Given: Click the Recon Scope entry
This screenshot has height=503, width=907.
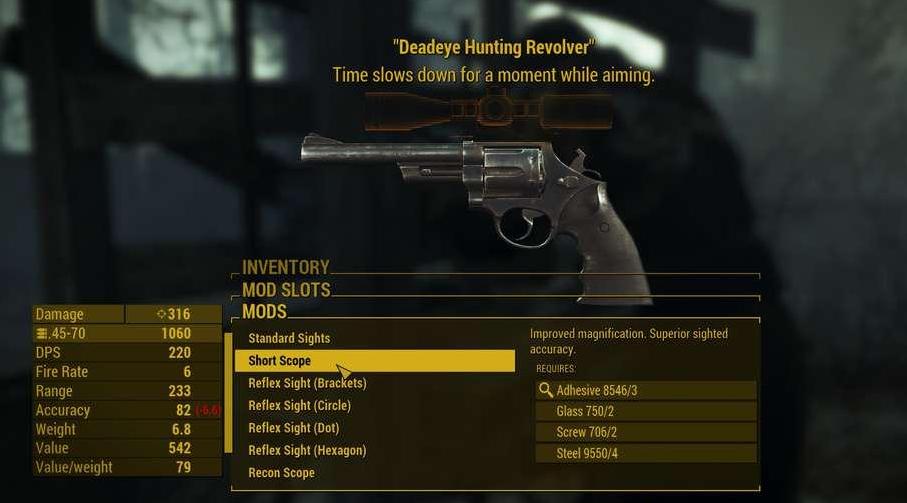Looking at the screenshot, I should coord(281,473).
